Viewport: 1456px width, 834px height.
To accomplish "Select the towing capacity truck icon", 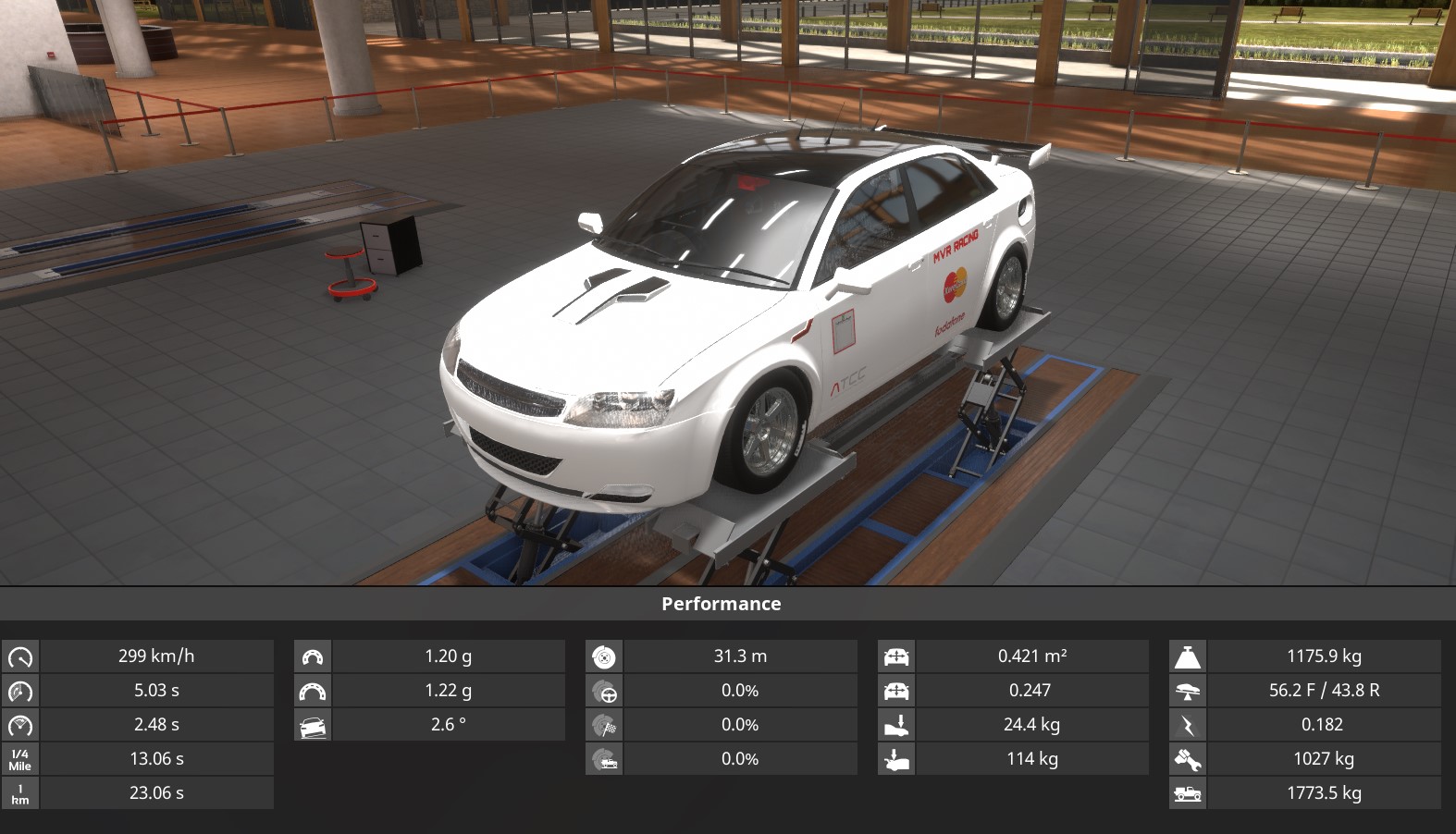I will pos(1188,793).
